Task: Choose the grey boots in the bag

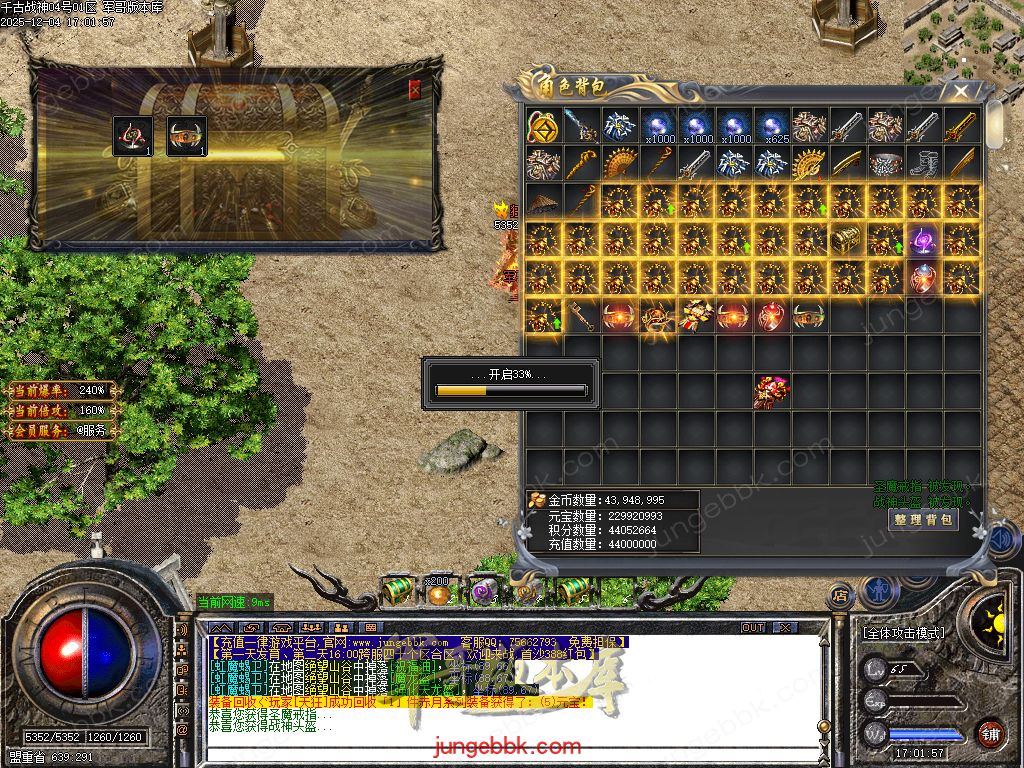Action: coord(923,163)
